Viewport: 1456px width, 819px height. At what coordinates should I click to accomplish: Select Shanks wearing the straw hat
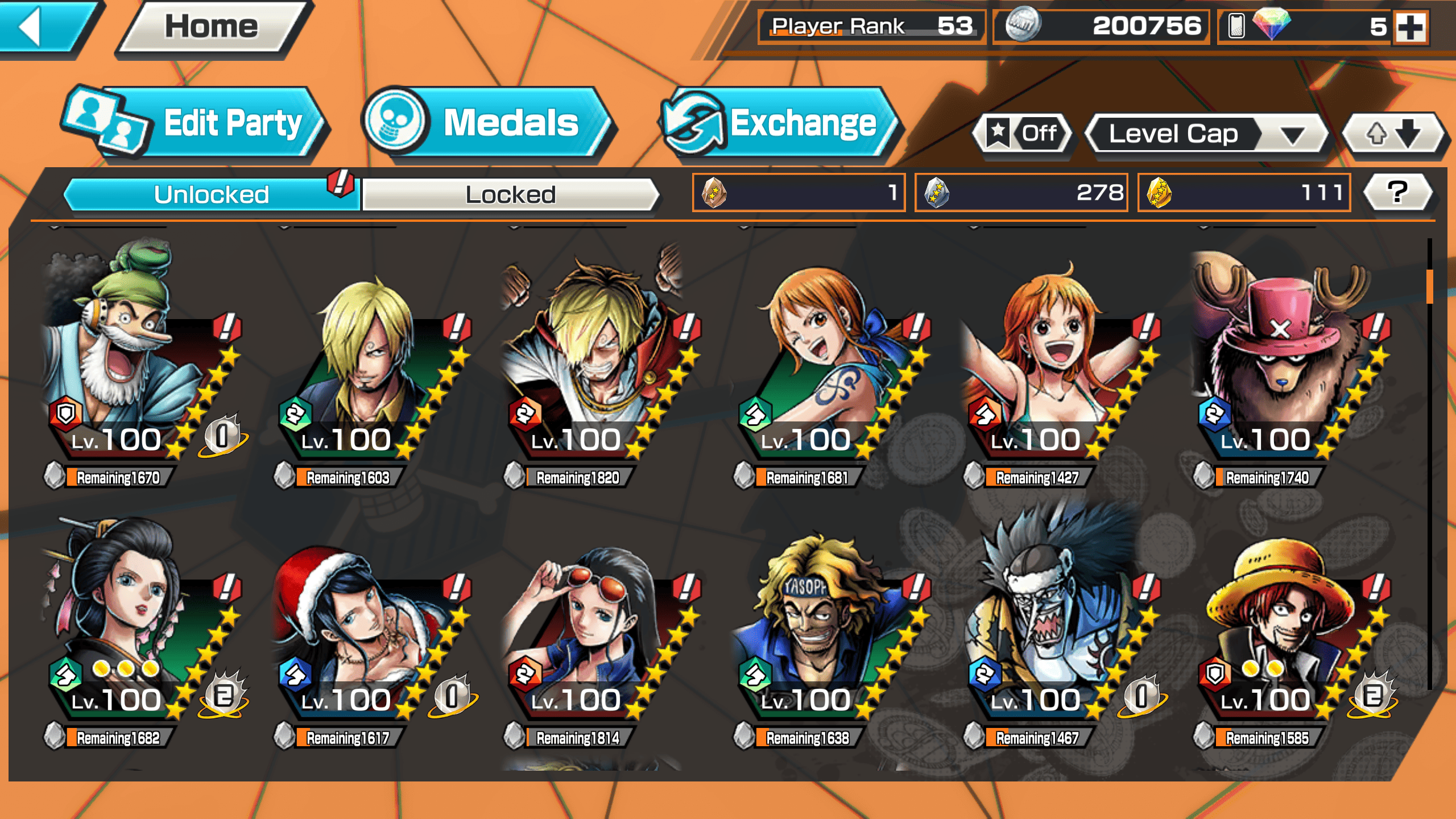tap(1285, 626)
